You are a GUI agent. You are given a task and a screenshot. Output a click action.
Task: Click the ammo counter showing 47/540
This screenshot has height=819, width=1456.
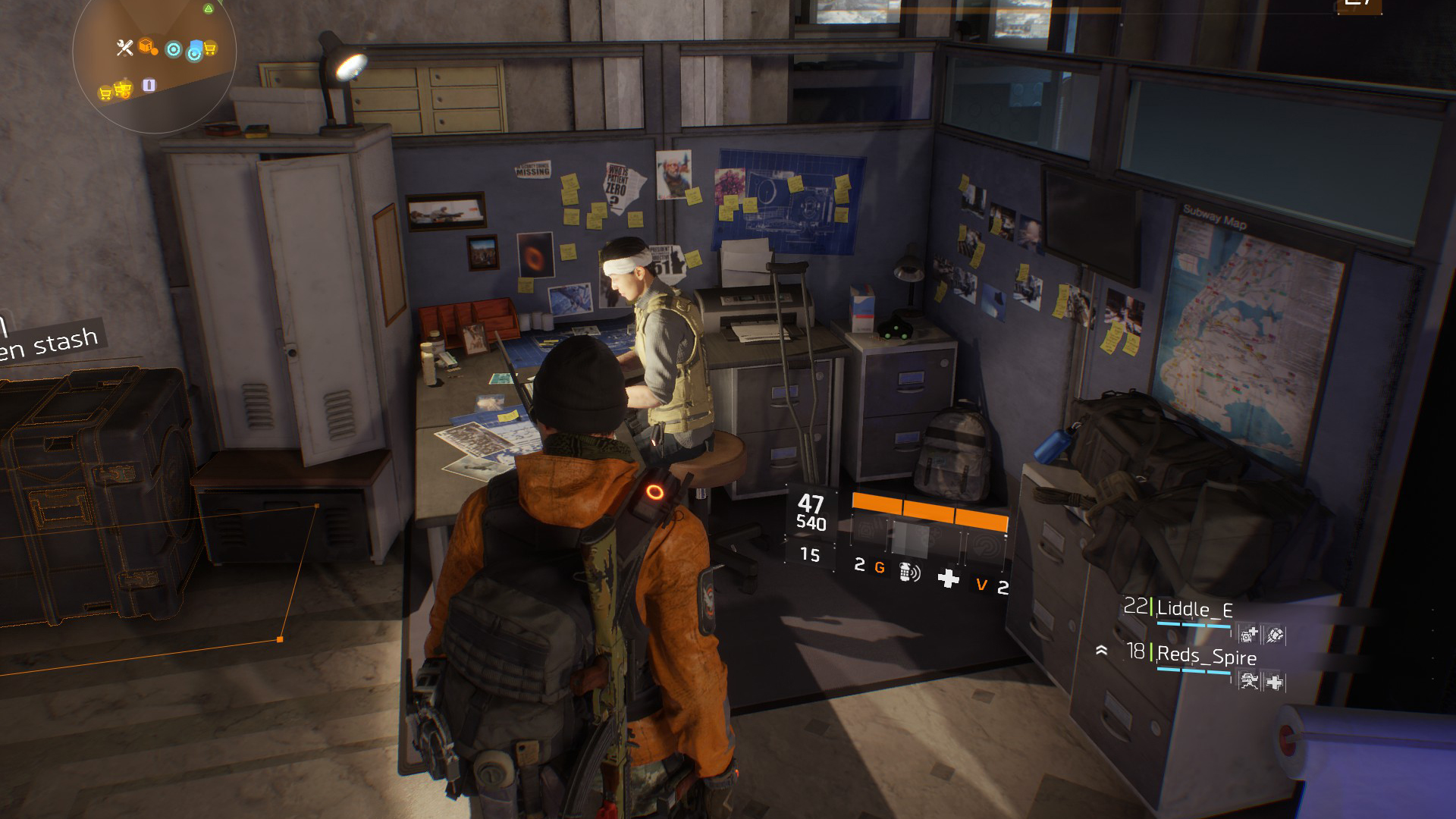pyautogui.click(x=811, y=512)
